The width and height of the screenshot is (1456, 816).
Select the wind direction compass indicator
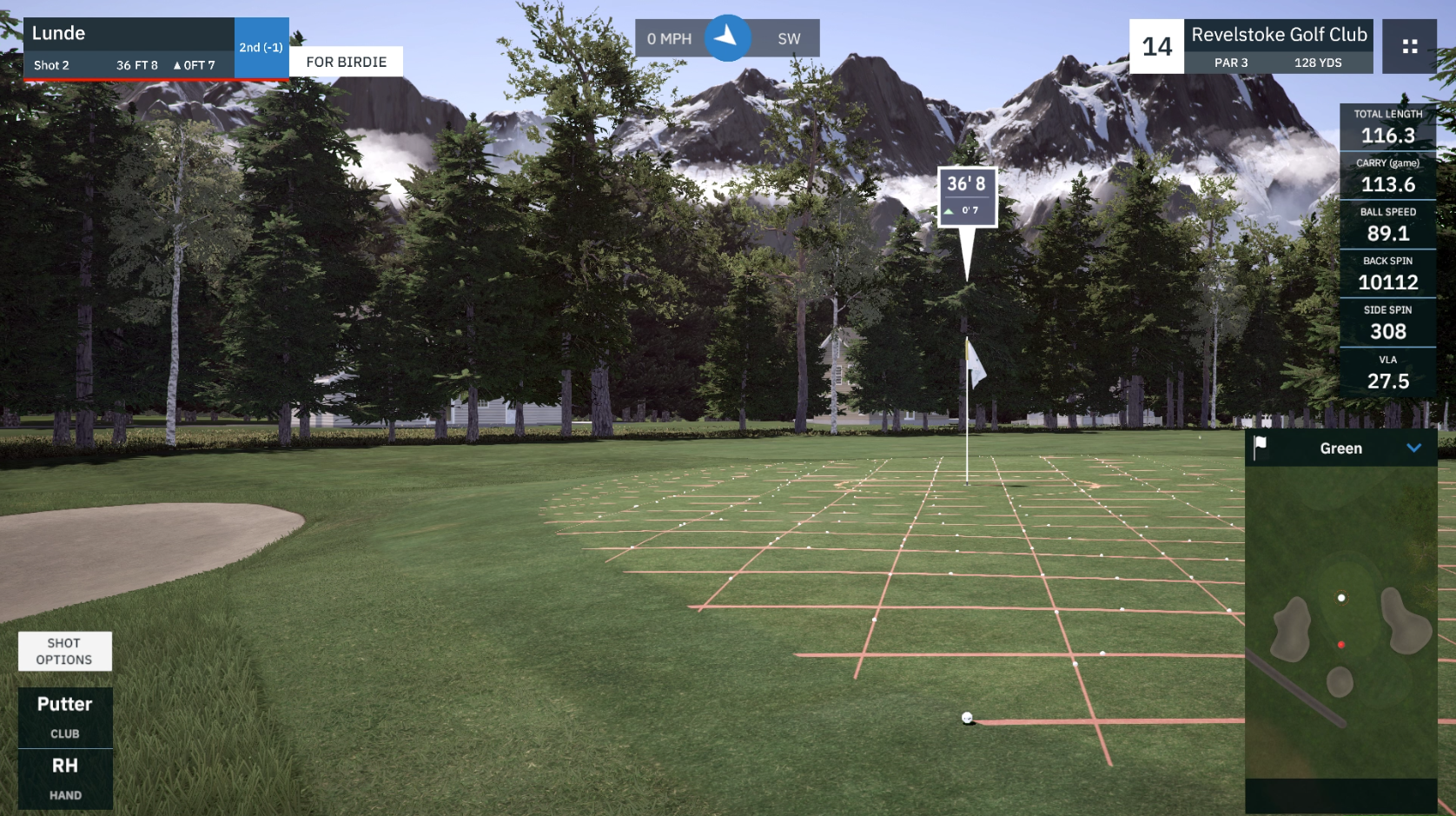click(x=727, y=38)
